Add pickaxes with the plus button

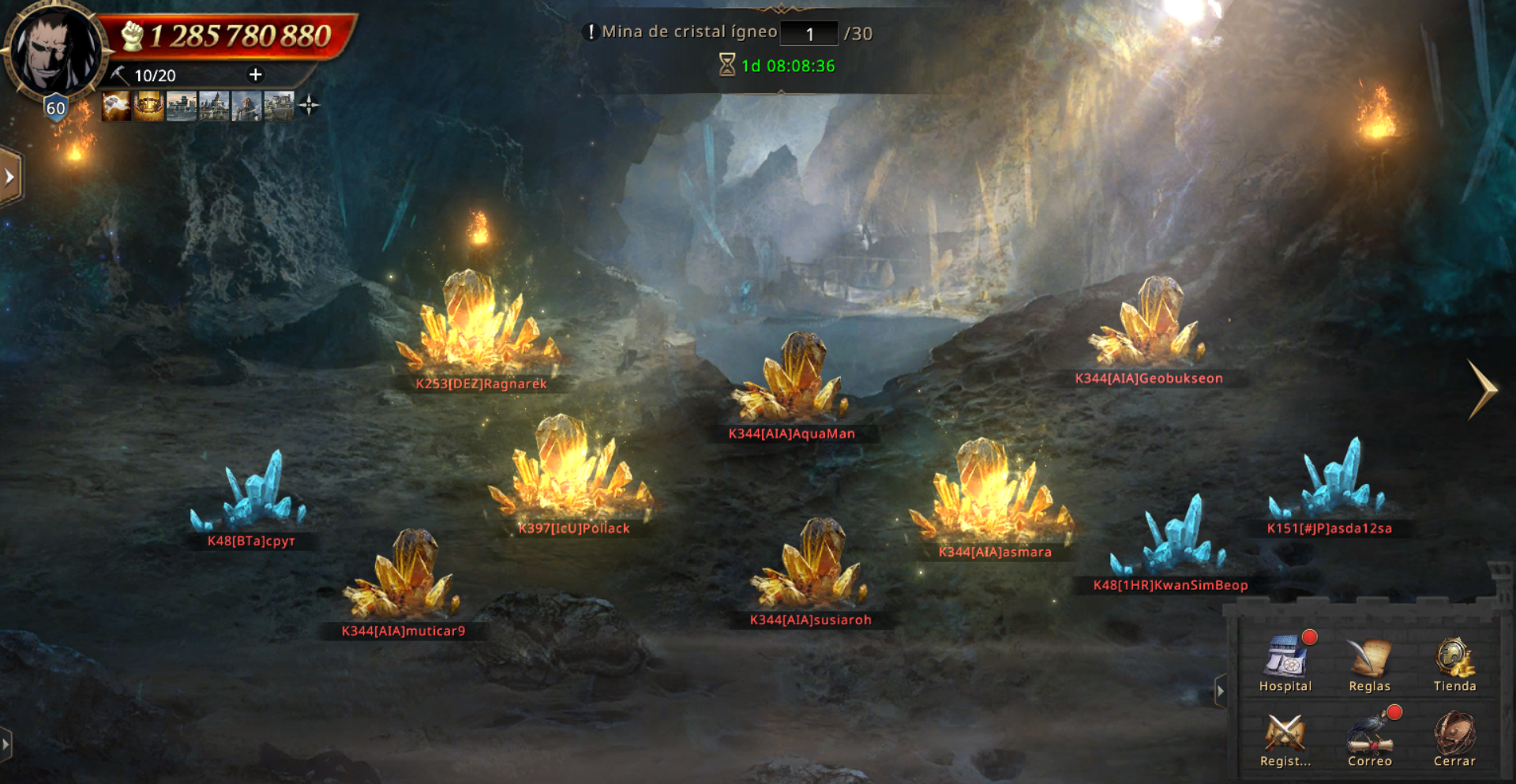pyautogui.click(x=255, y=75)
